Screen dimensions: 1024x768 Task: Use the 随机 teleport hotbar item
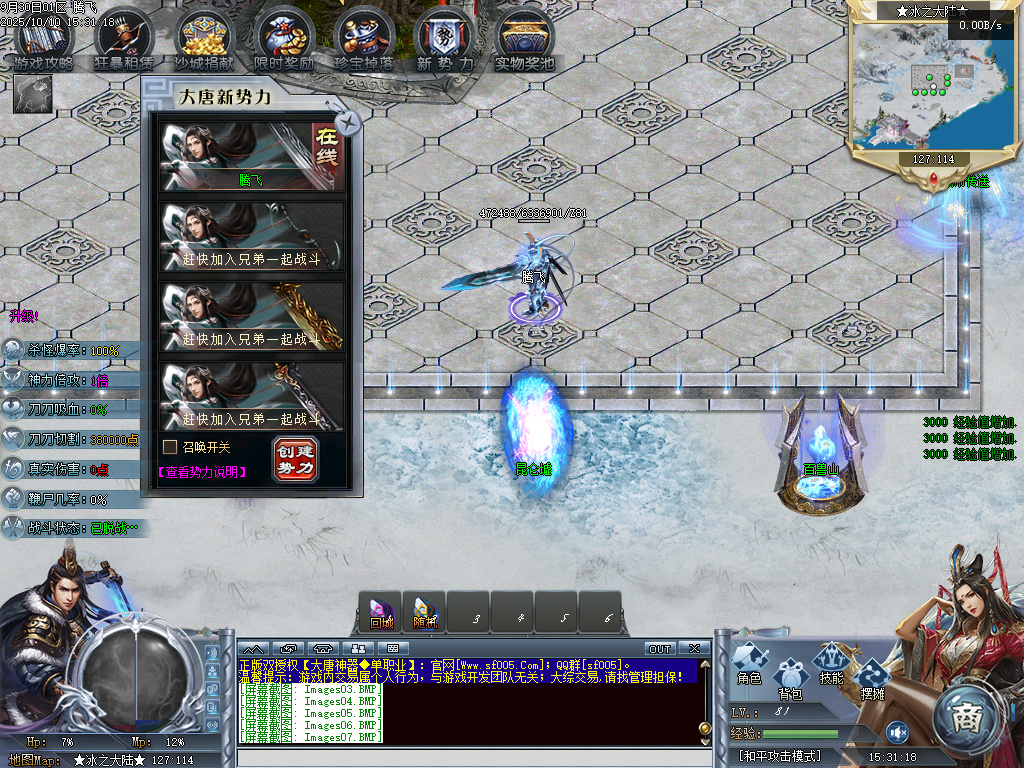point(425,612)
